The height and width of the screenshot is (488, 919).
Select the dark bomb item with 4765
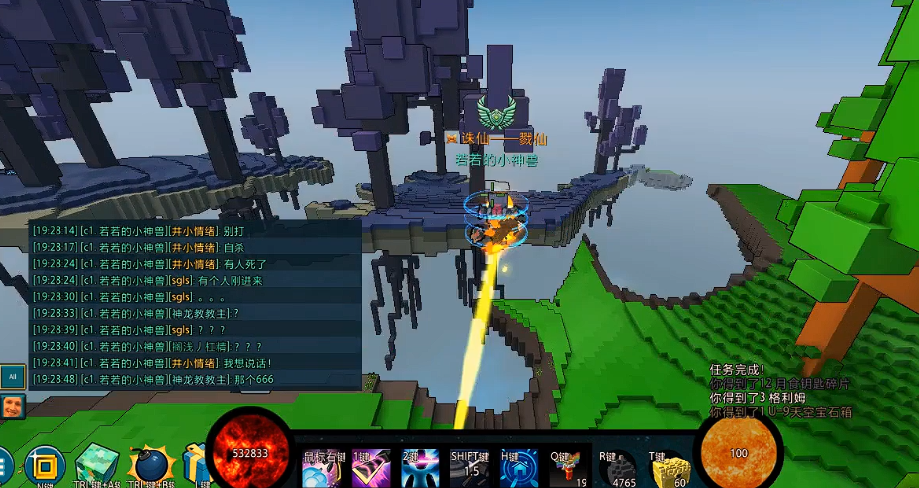point(620,468)
